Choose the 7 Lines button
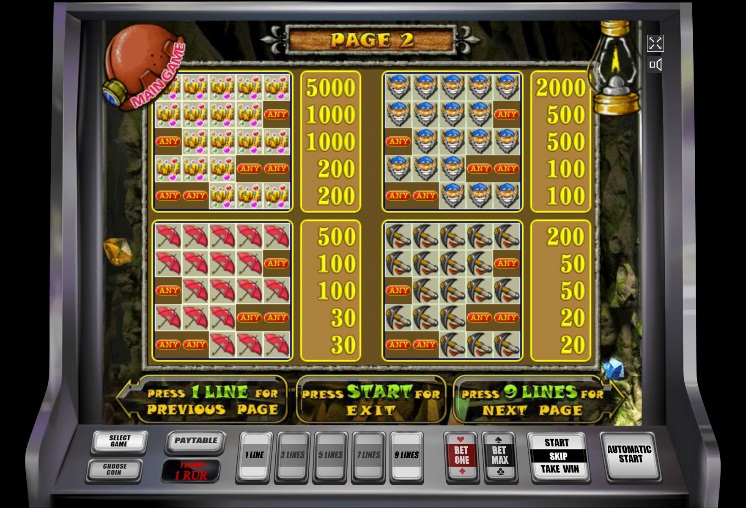The width and height of the screenshot is (746, 508). click(368, 455)
